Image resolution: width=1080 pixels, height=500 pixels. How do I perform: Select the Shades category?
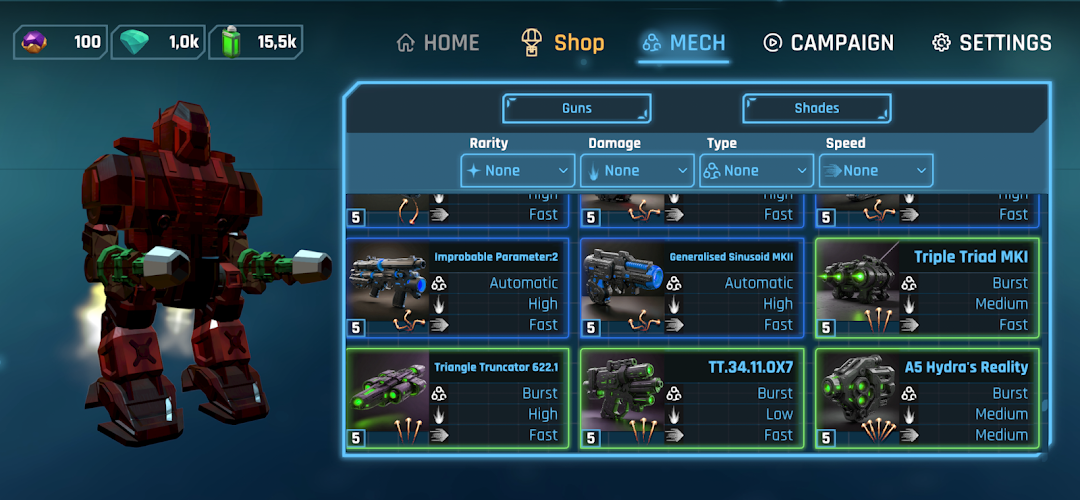(816, 108)
